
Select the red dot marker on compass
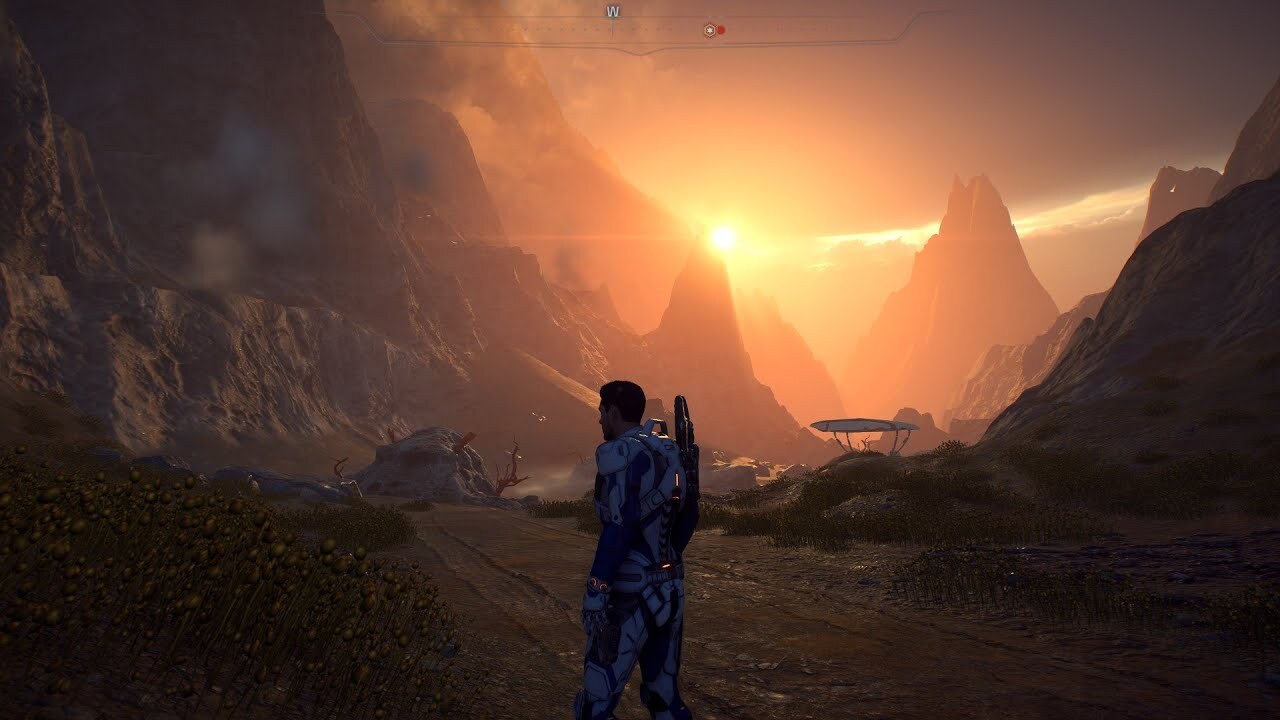pyautogui.click(x=720, y=30)
